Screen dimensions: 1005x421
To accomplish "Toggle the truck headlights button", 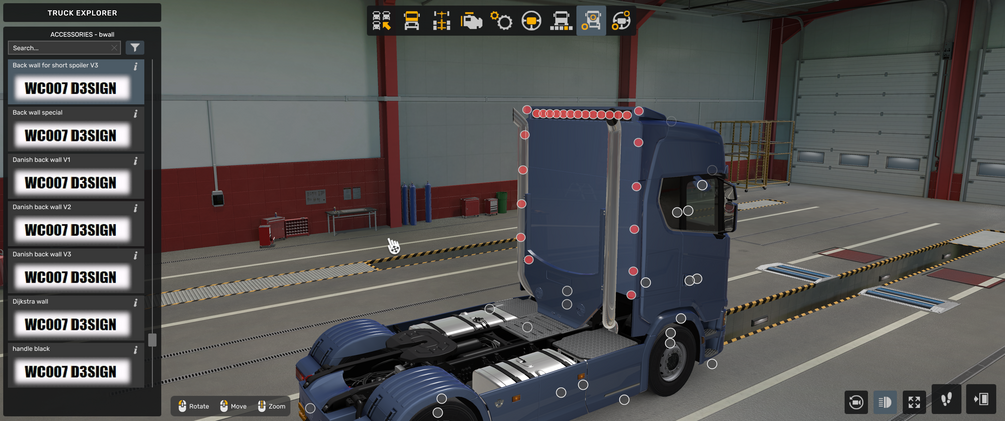I will (885, 402).
